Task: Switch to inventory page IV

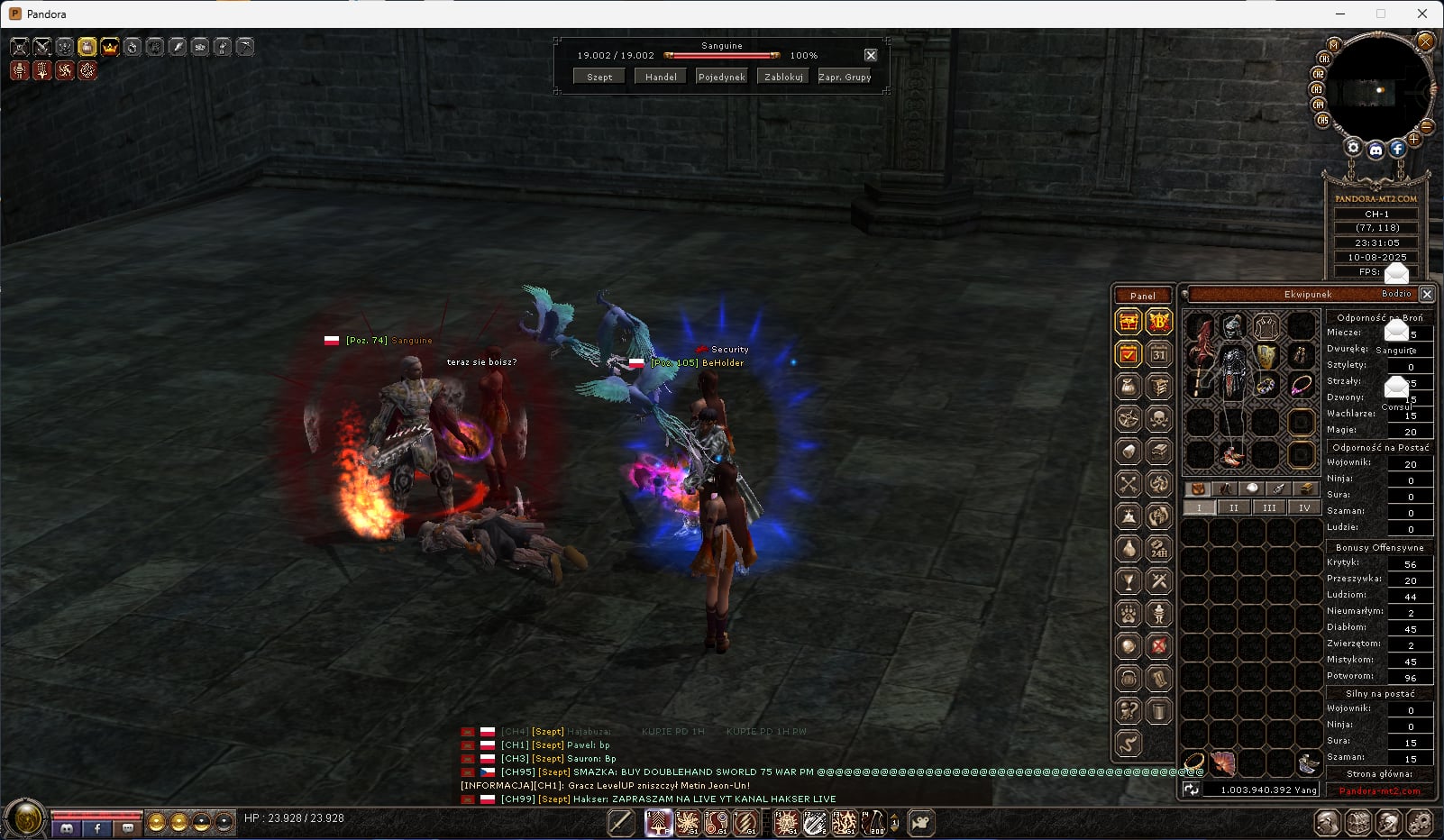Action: (1303, 508)
